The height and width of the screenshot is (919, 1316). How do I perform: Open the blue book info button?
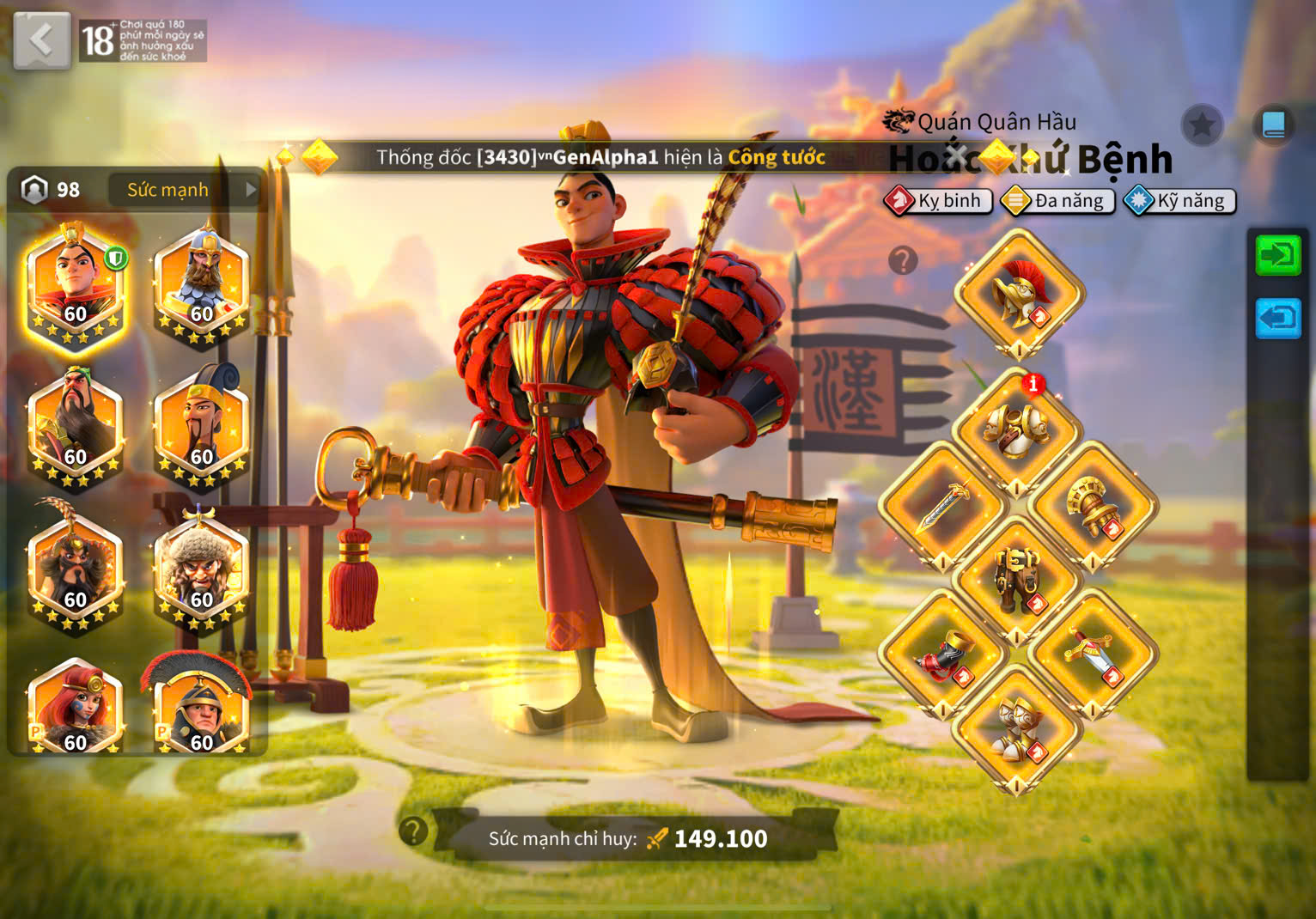click(x=1273, y=125)
